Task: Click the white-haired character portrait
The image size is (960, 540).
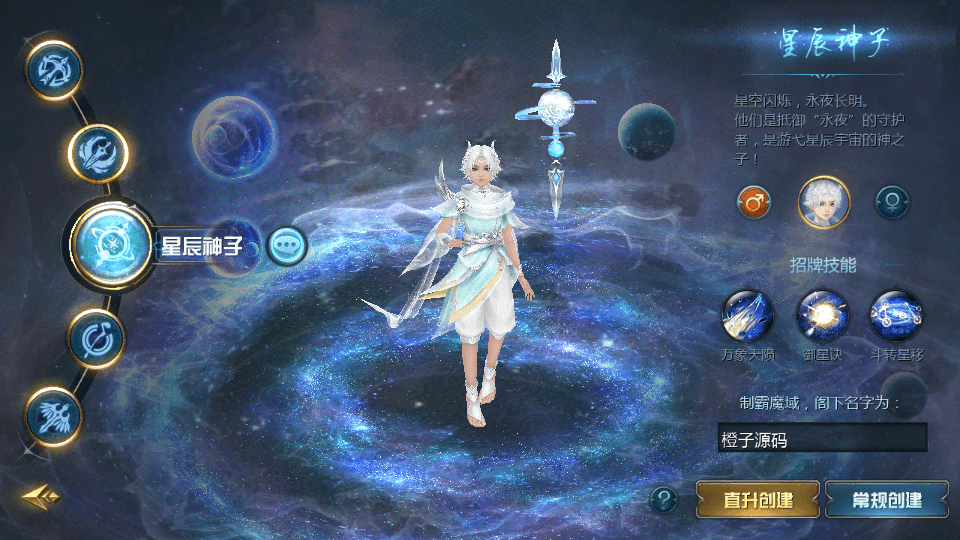Action: [823, 202]
